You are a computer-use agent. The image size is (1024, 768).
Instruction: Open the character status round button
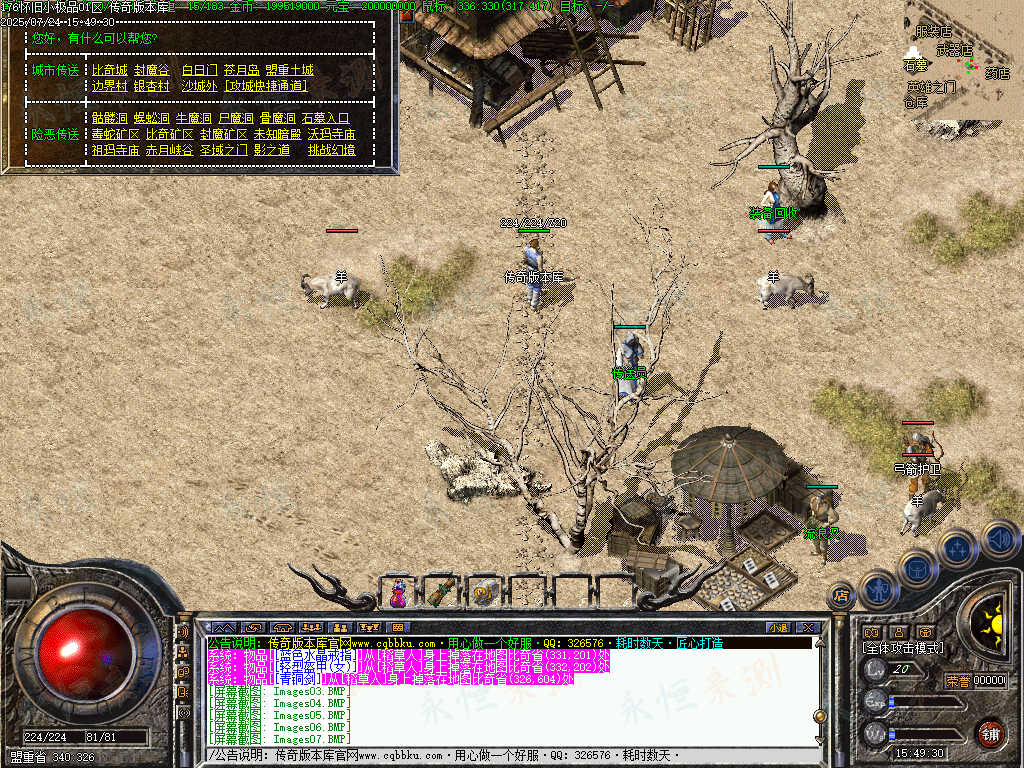tap(876, 589)
